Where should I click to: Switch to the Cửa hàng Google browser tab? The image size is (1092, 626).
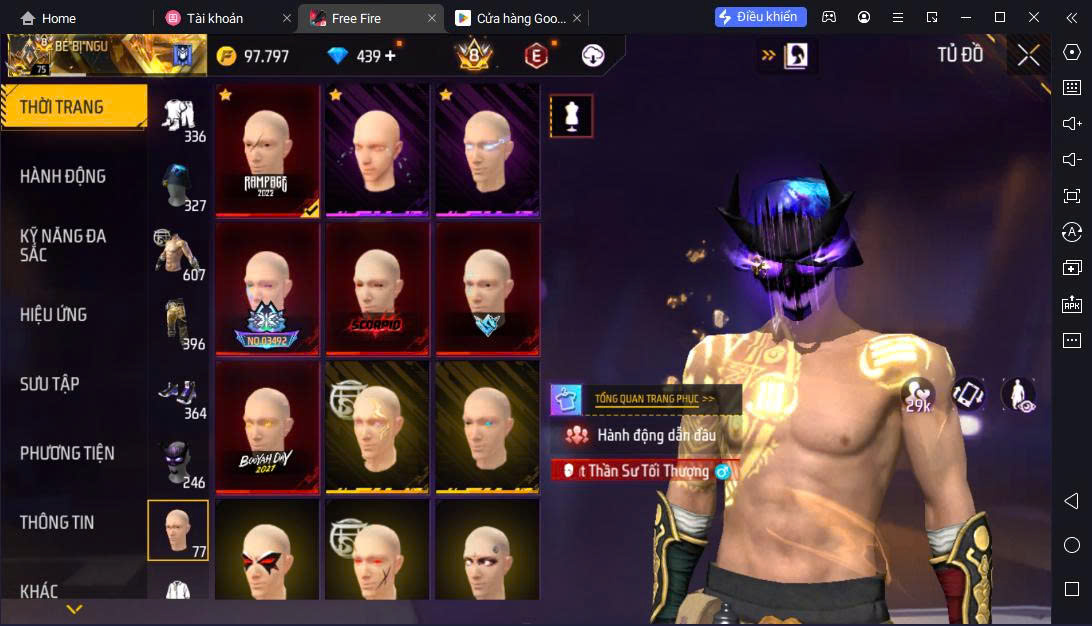pos(510,18)
